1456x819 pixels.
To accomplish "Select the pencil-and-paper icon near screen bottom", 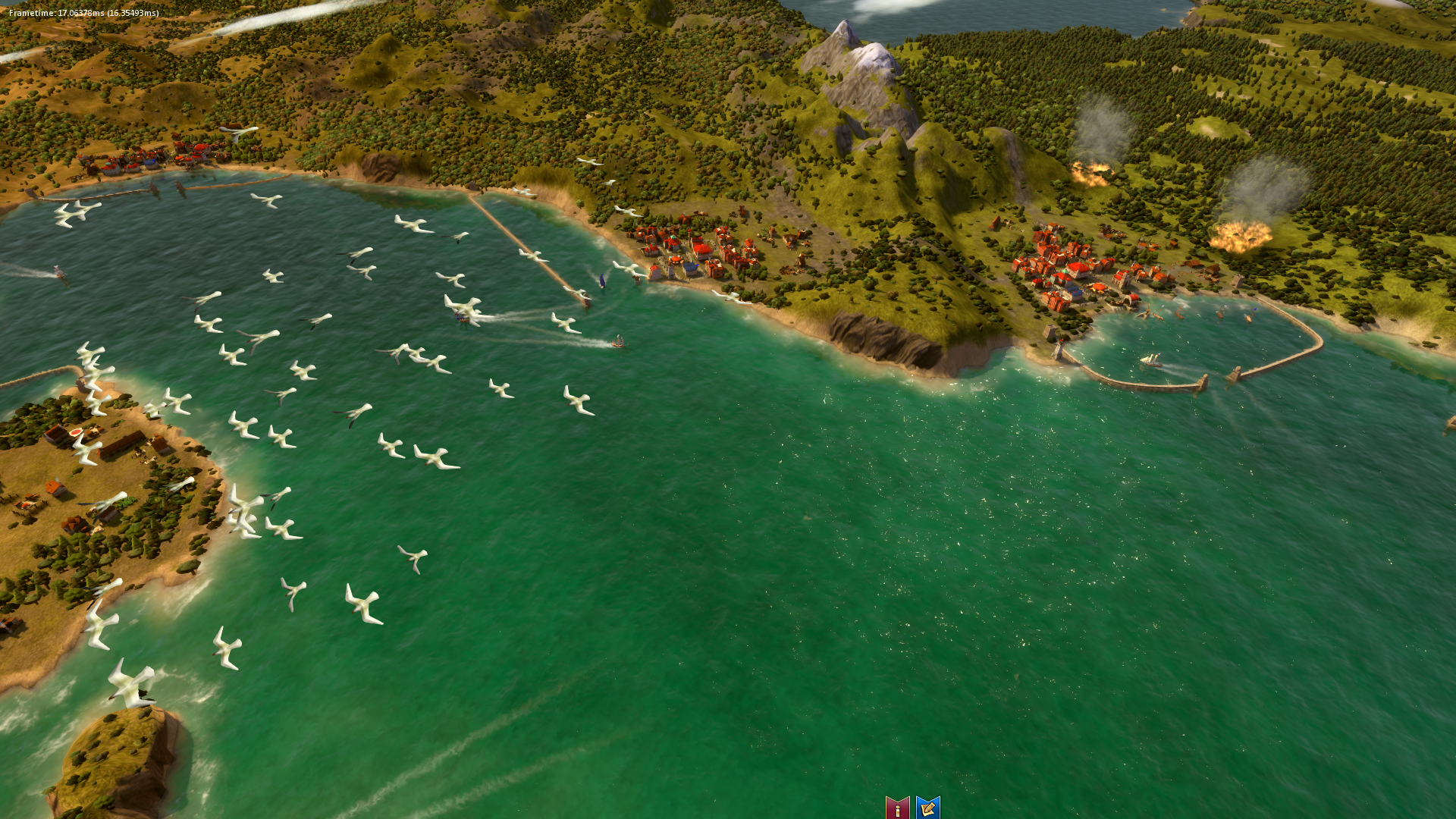I will tap(927, 809).
